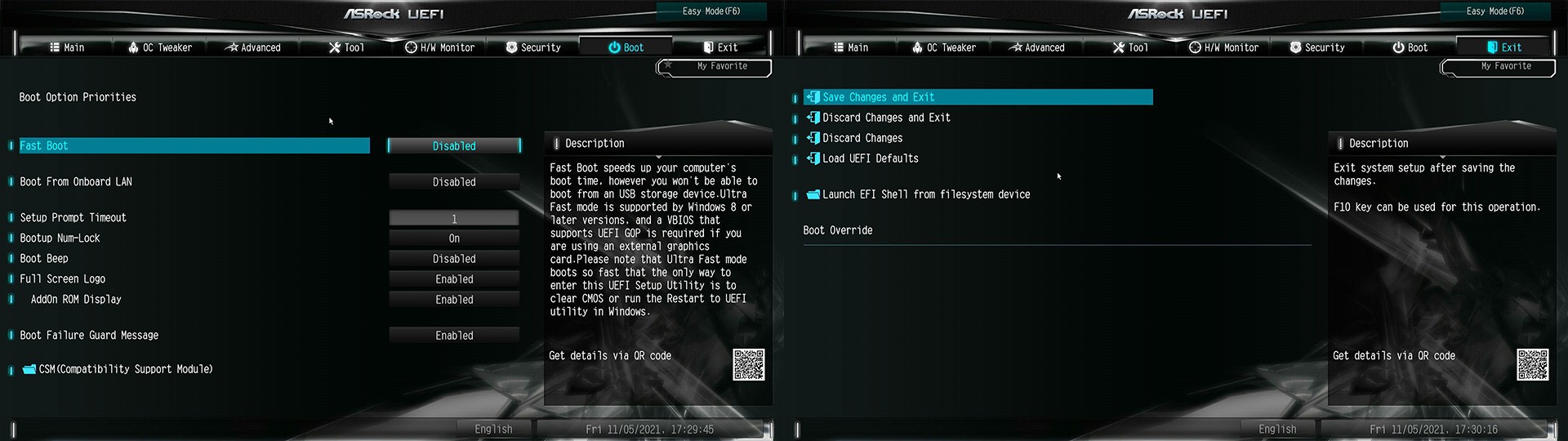Click the Discard Changes entry
Viewport: 1568px width, 441px height.
click(x=862, y=138)
